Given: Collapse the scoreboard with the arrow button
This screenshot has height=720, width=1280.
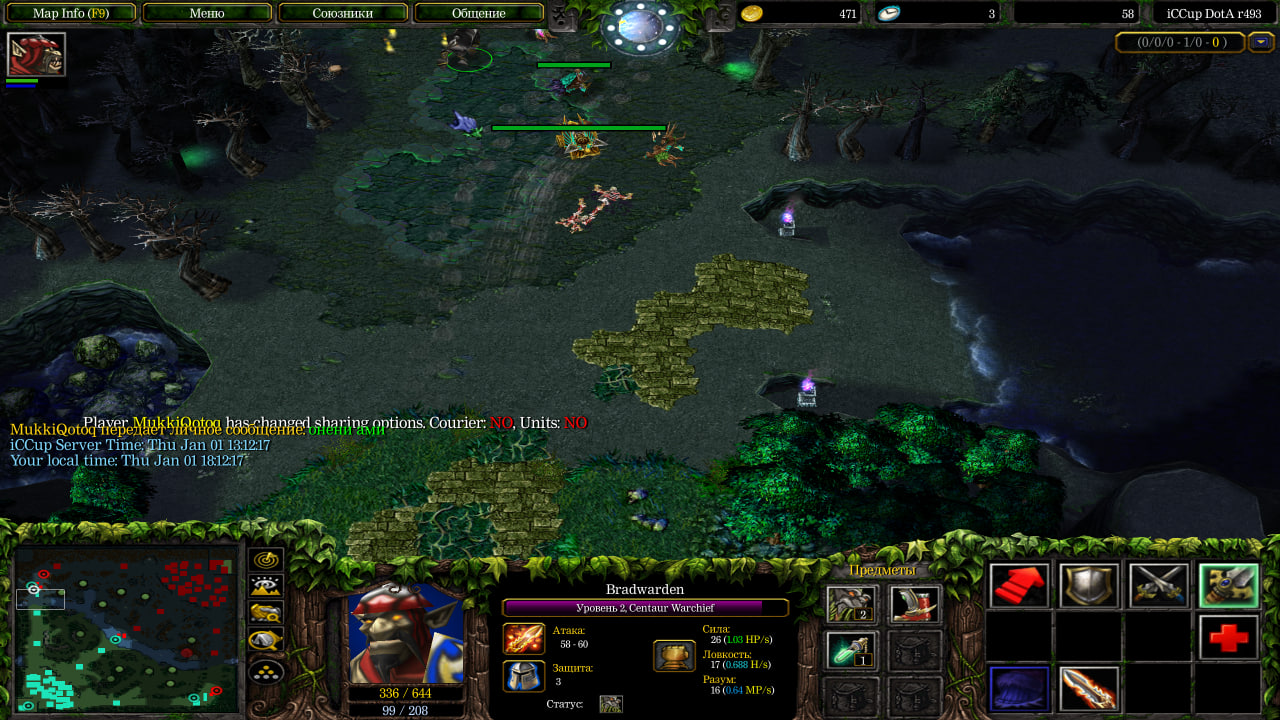Looking at the screenshot, I should click(1261, 42).
